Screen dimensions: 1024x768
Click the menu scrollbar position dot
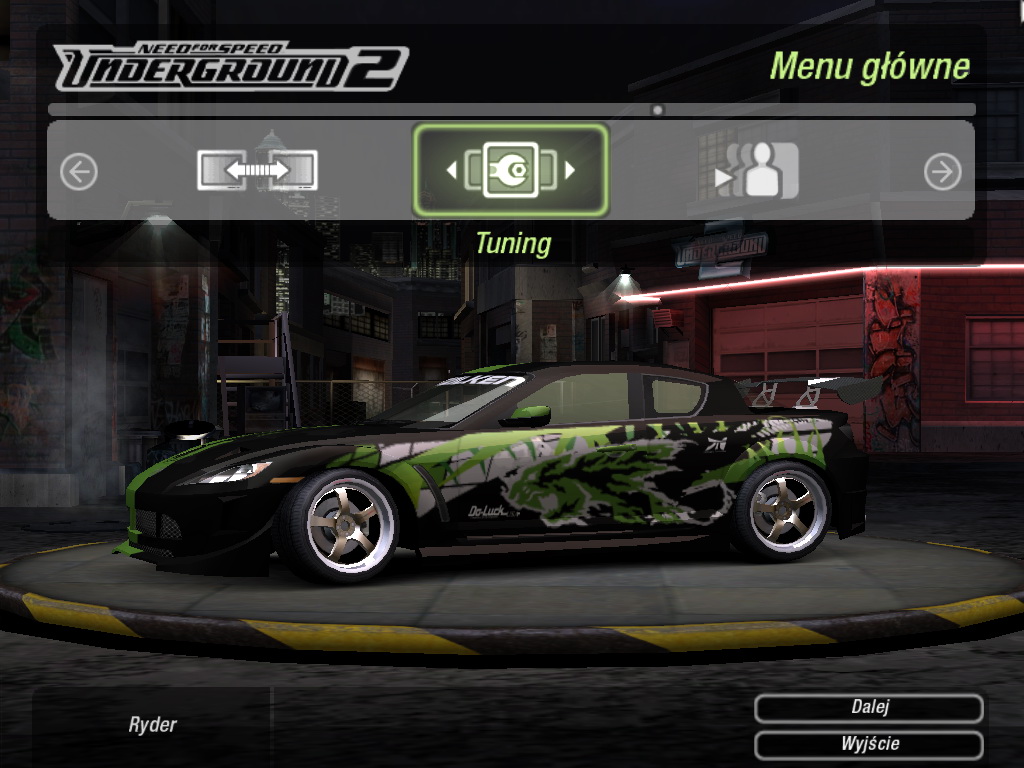(x=657, y=110)
